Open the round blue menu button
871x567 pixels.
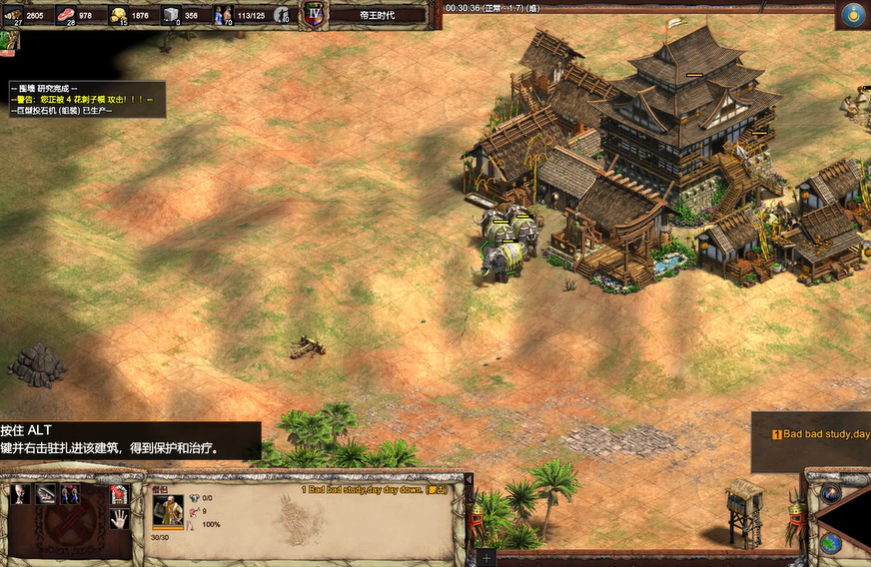click(x=853, y=14)
